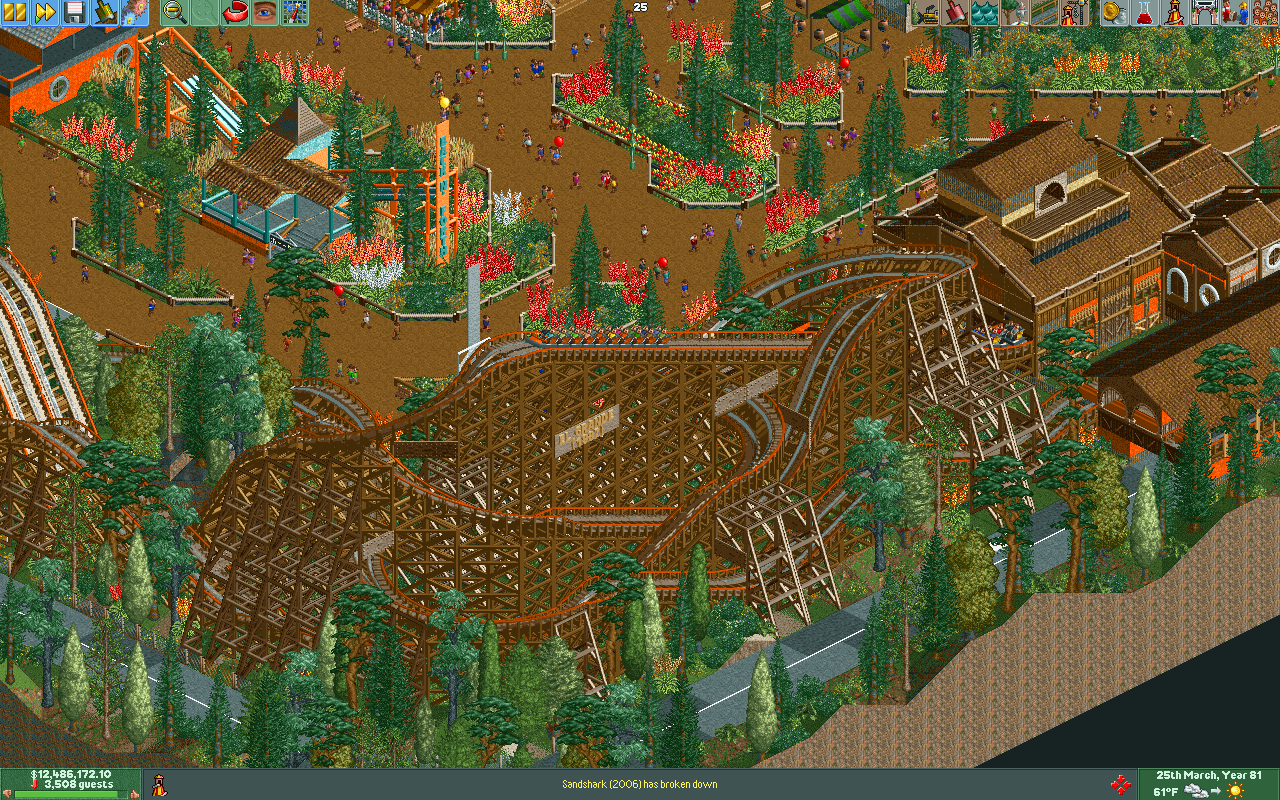Rotate the view with the red arrow
1280x800 pixels.
[x=236, y=12]
